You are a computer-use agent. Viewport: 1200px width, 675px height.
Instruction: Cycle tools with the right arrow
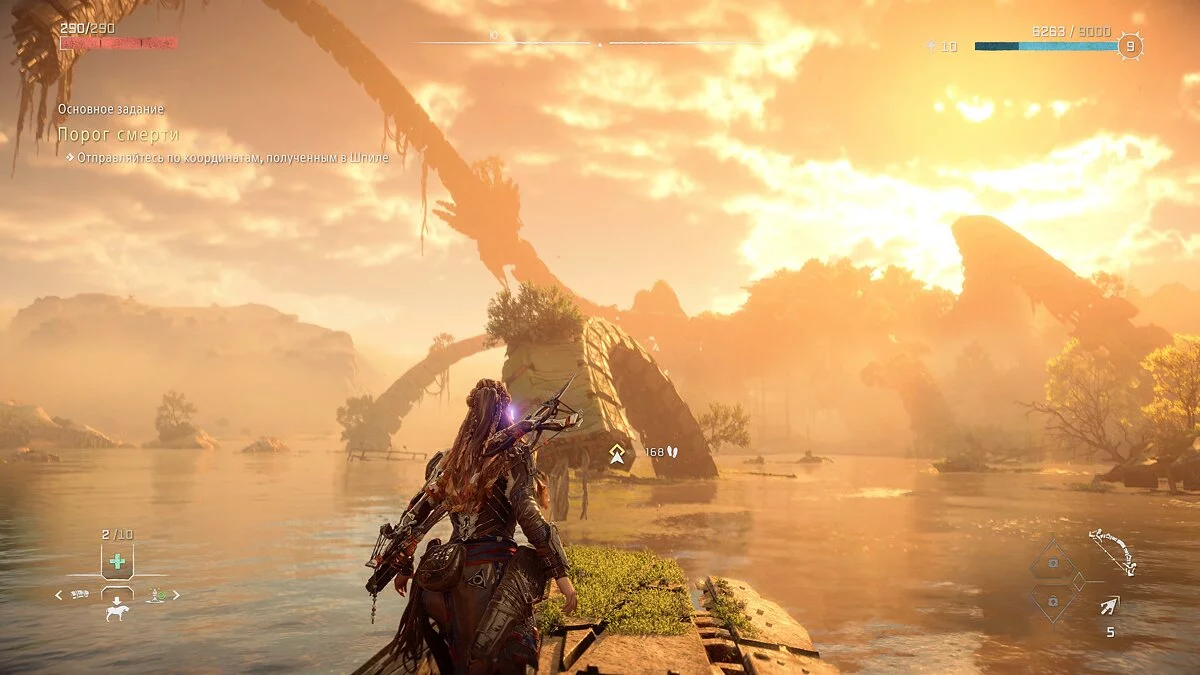177,595
